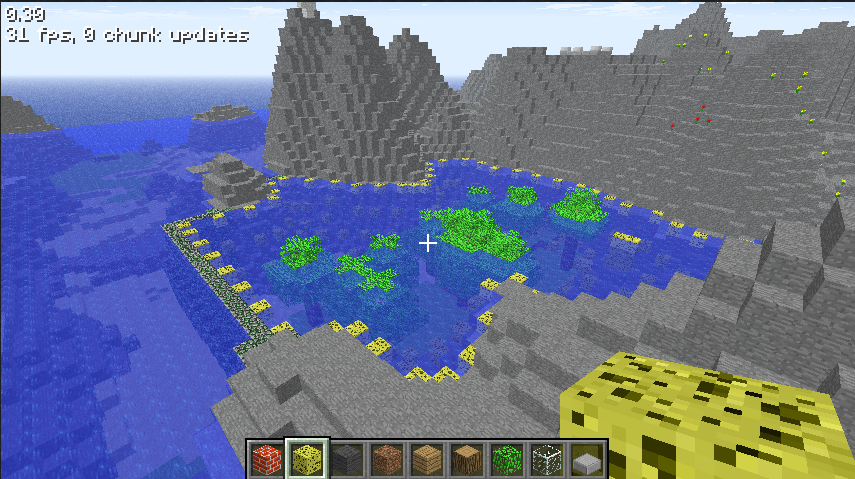Select the red brick block slot
The image size is (855, 479).
tap(267, 460)
